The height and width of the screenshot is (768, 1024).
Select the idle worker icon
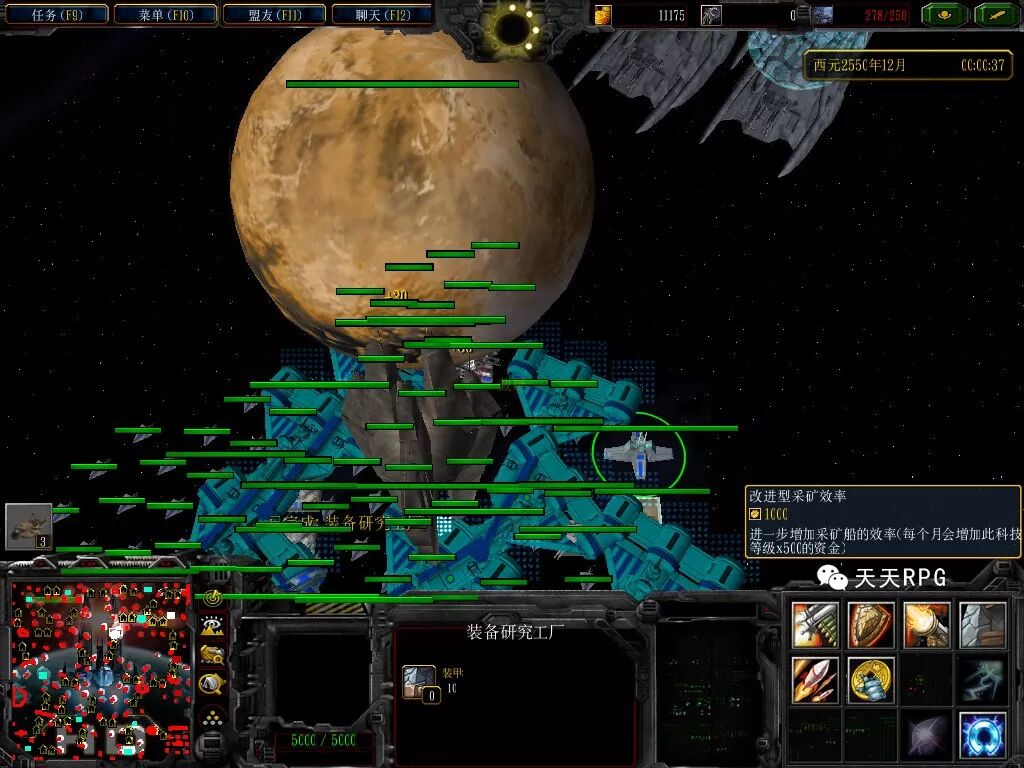[x=28, y=526]
